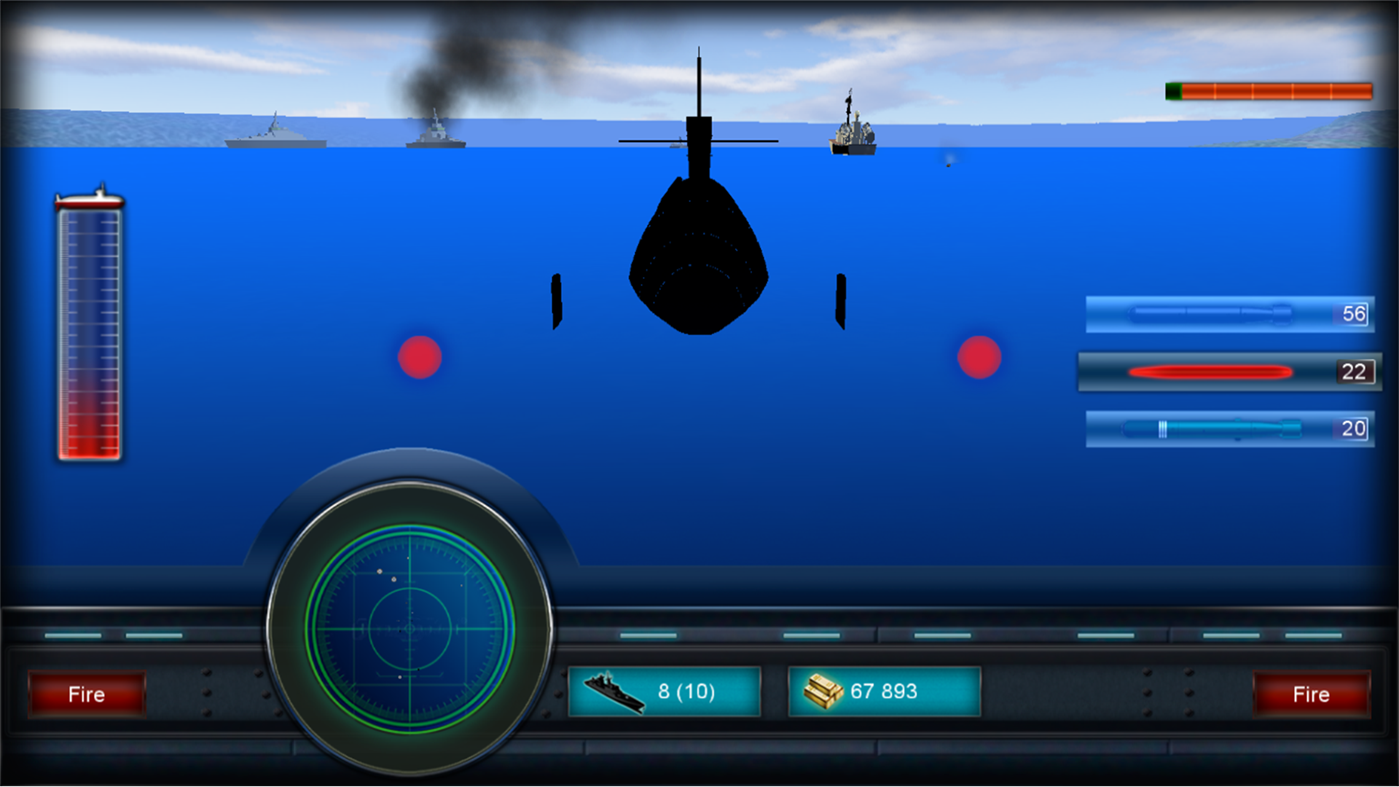Click the left red mine marker underwater
Image resolution: width=1399 pixels, height=787 pixels.
418,358
